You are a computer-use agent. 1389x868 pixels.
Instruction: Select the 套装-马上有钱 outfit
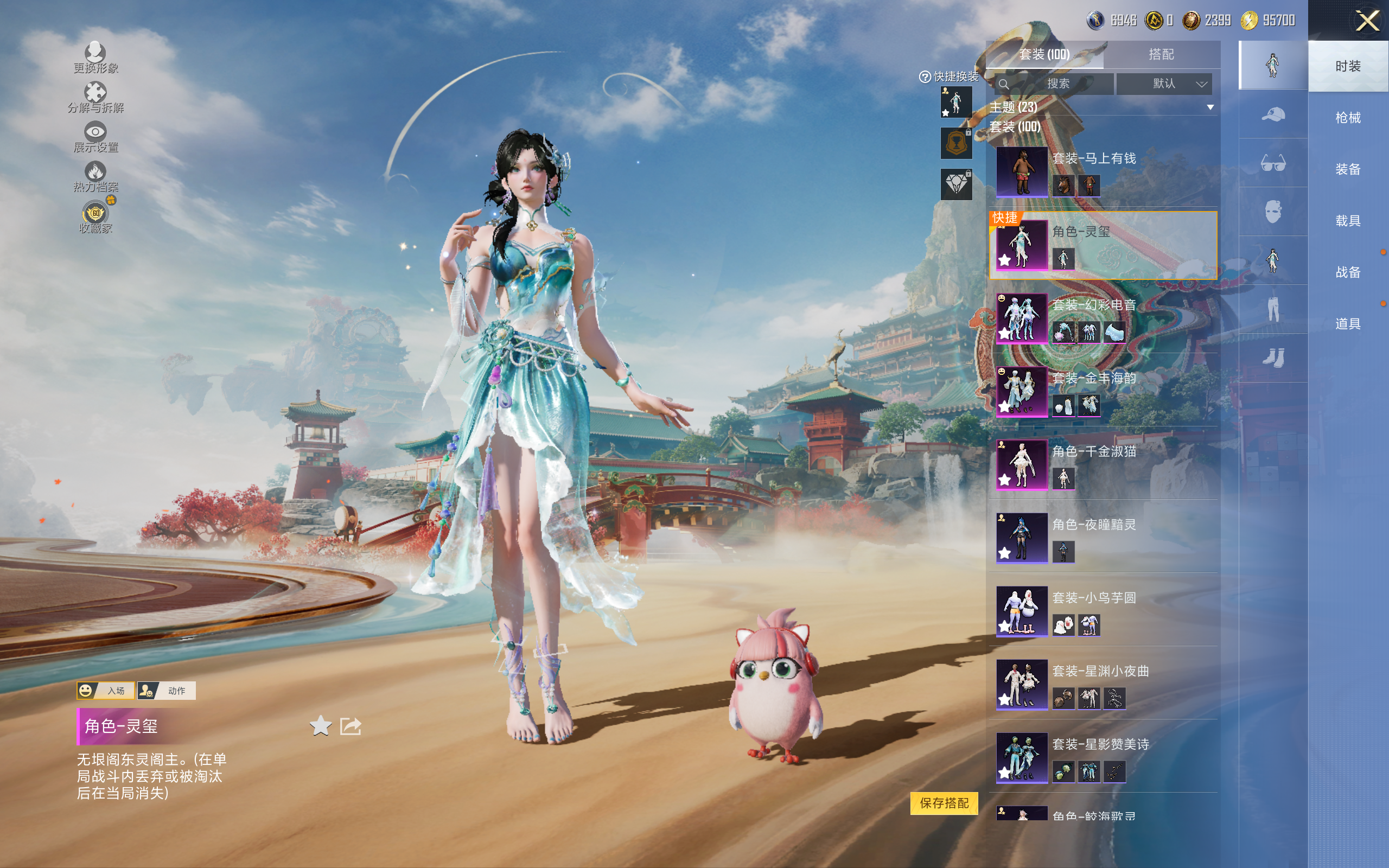click(x=1102, y=171)
